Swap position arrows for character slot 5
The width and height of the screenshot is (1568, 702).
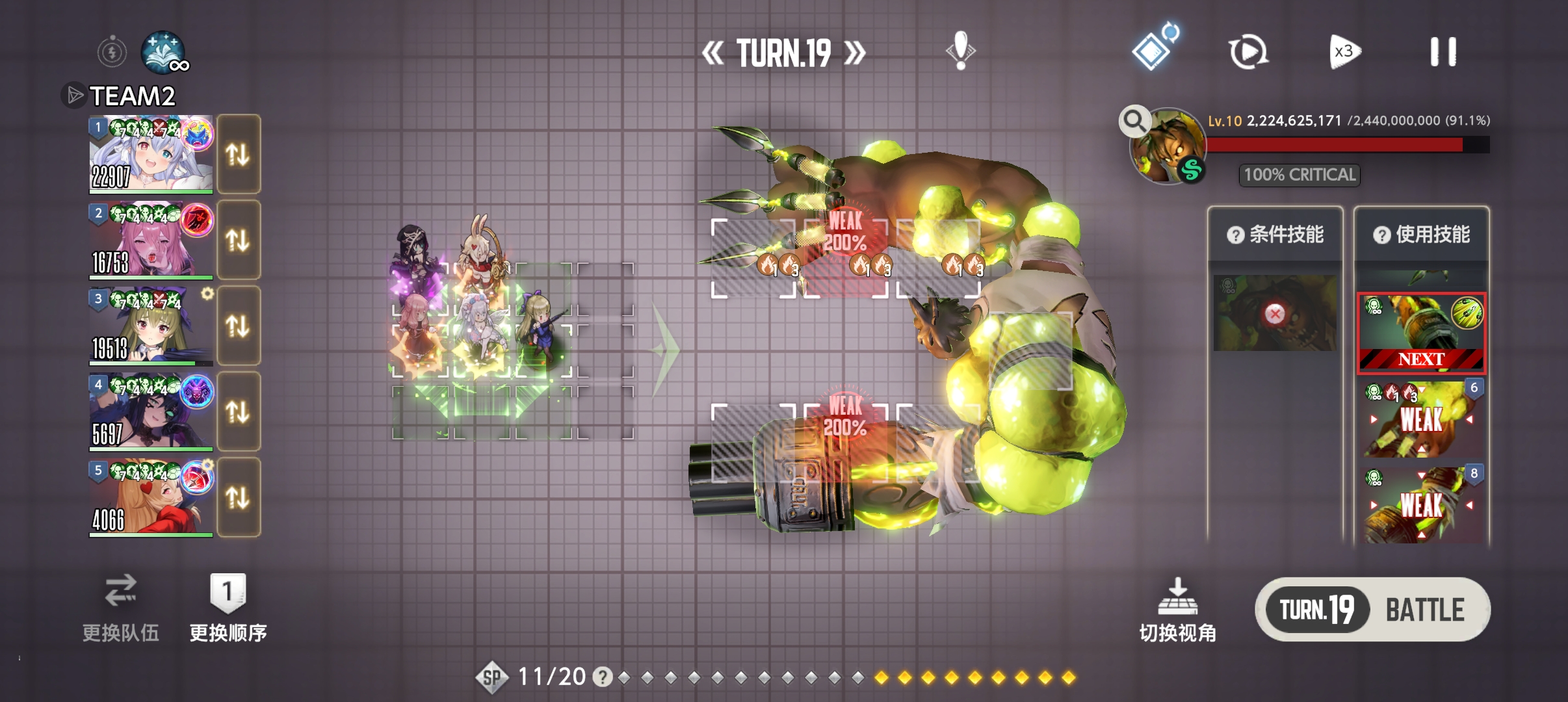click(x=238, y=498)
